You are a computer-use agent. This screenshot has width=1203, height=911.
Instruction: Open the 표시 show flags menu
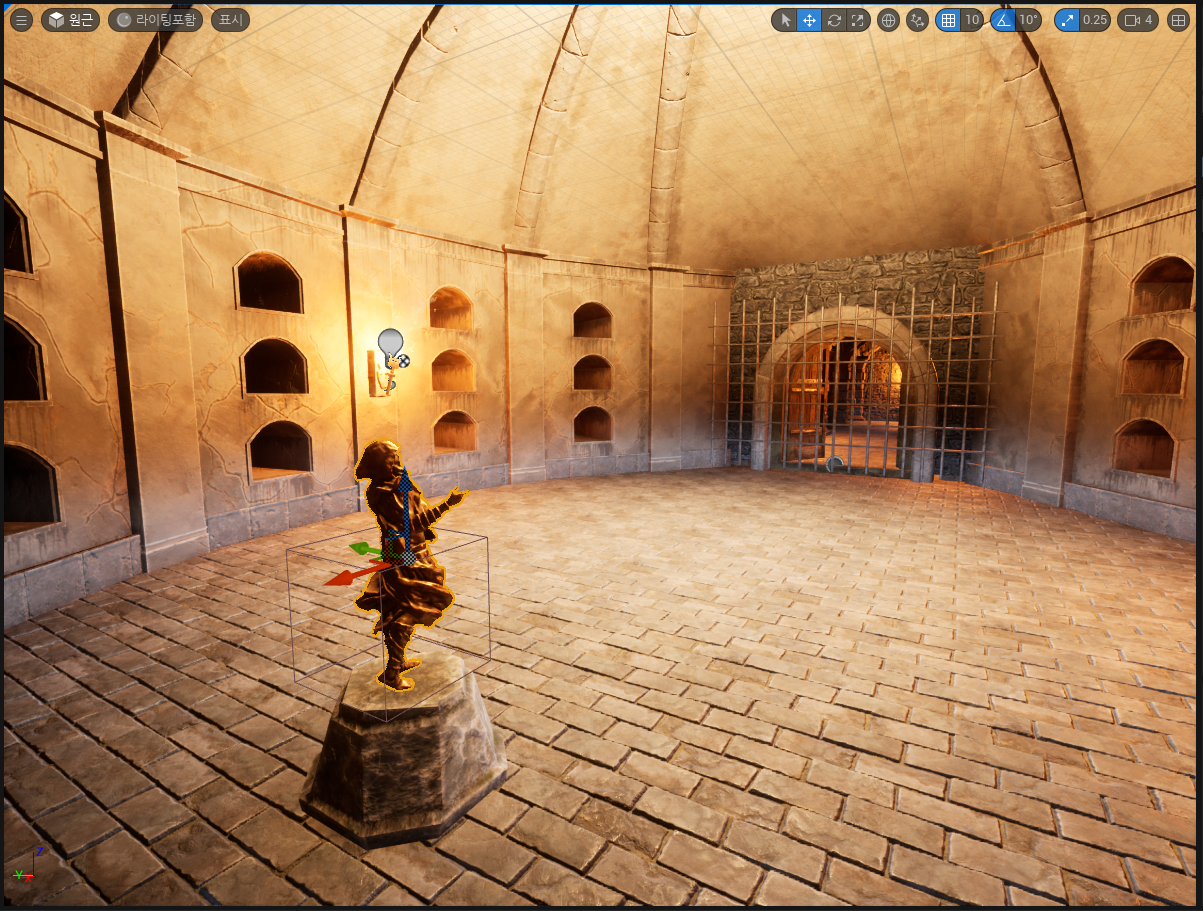click(229, 20)
